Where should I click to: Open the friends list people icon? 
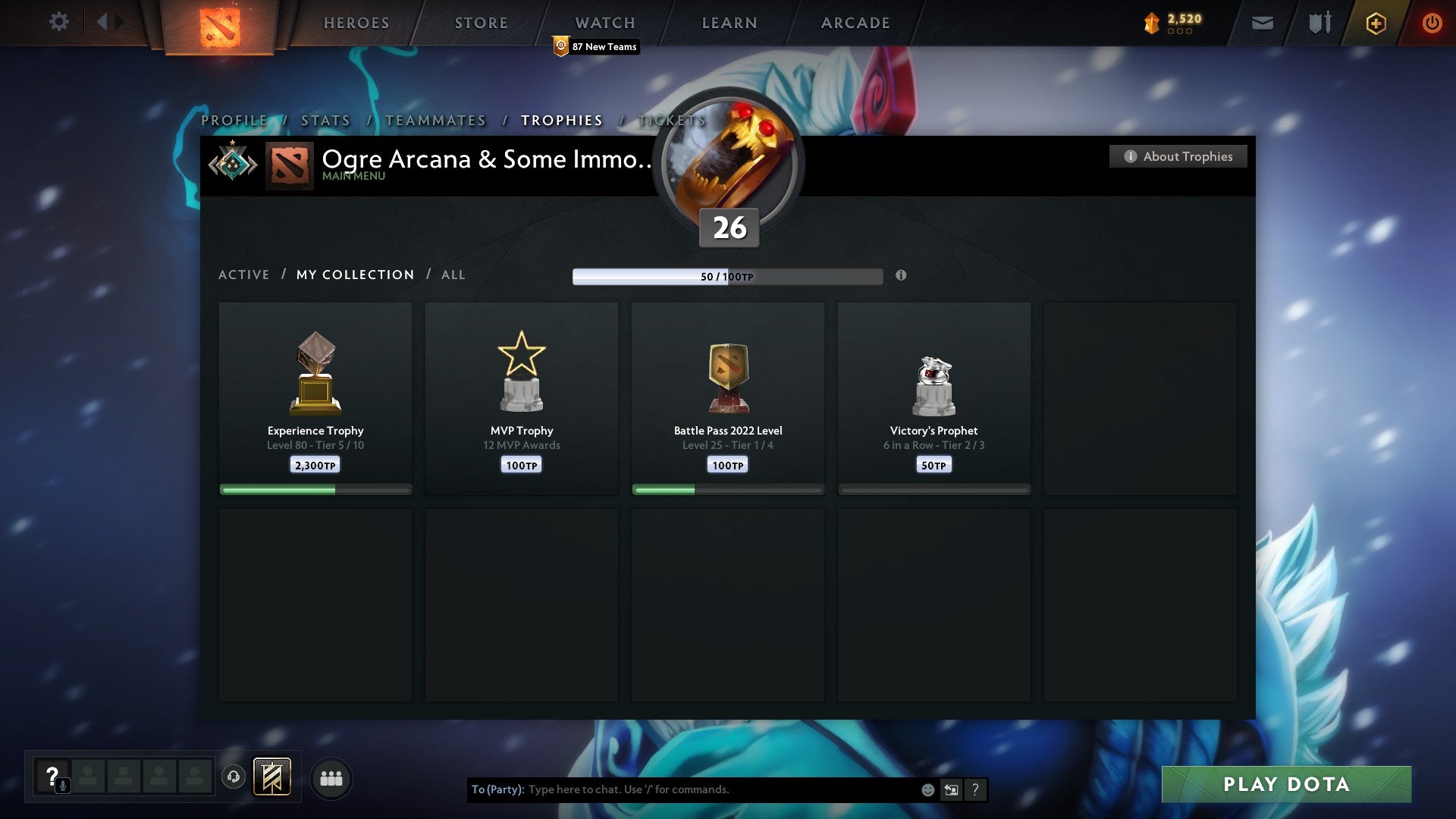click(x=331, y=777)
